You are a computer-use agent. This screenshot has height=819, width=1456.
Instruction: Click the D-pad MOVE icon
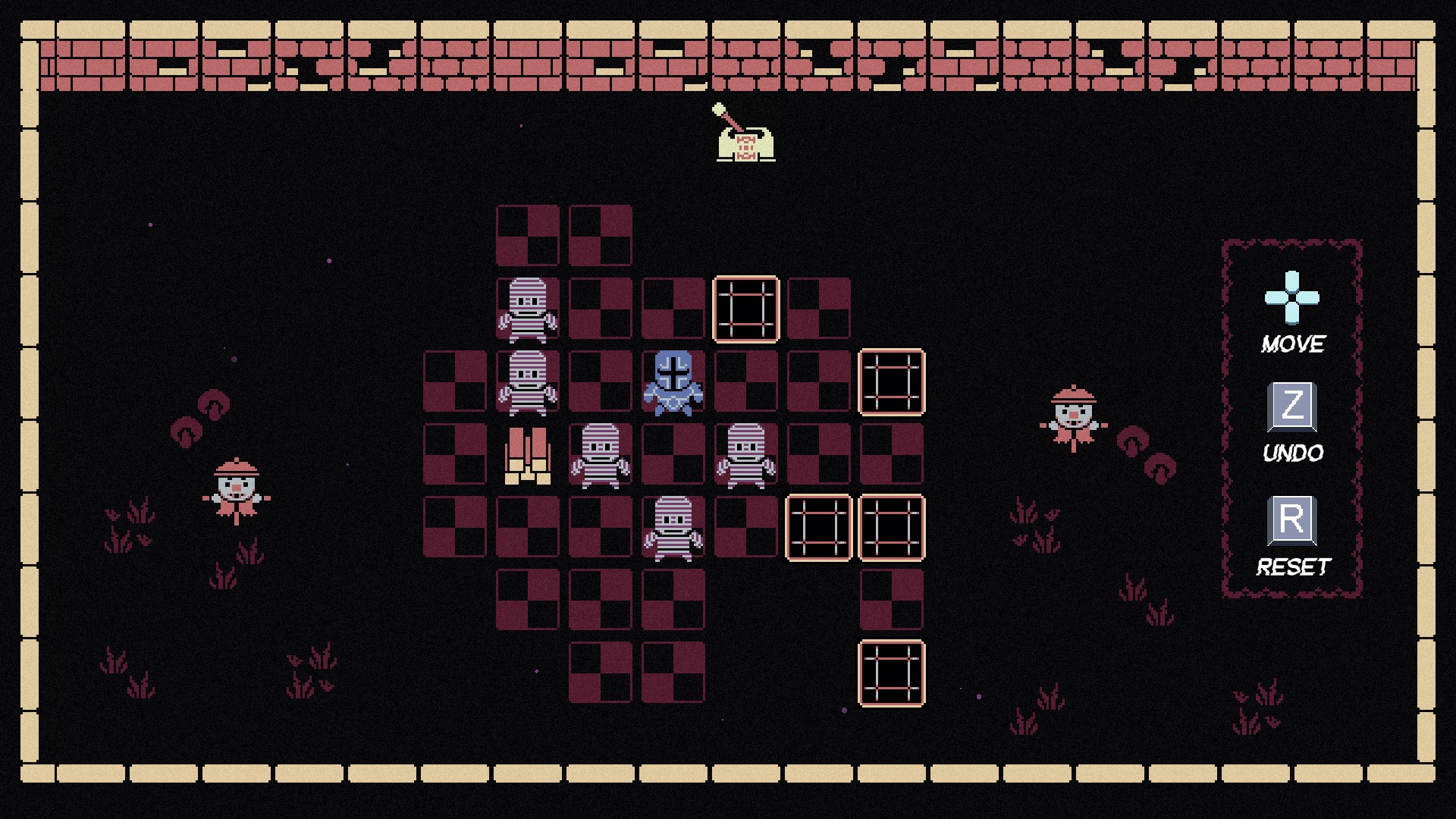click(1291, 299)
